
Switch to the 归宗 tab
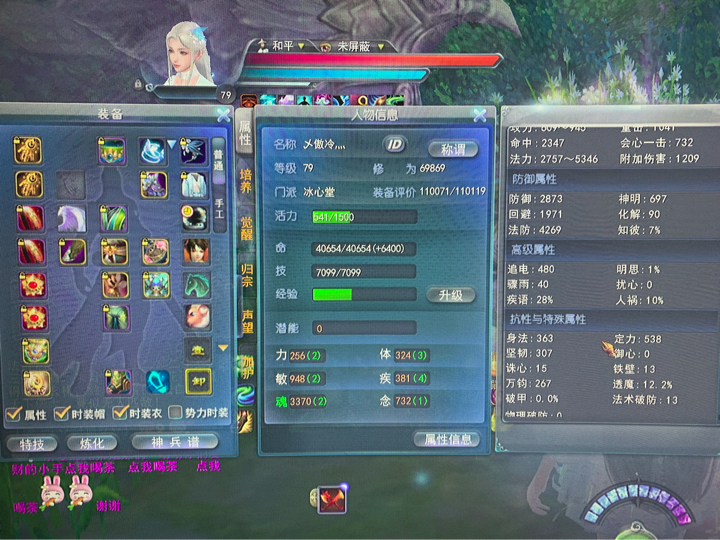[x=246, y=273]
